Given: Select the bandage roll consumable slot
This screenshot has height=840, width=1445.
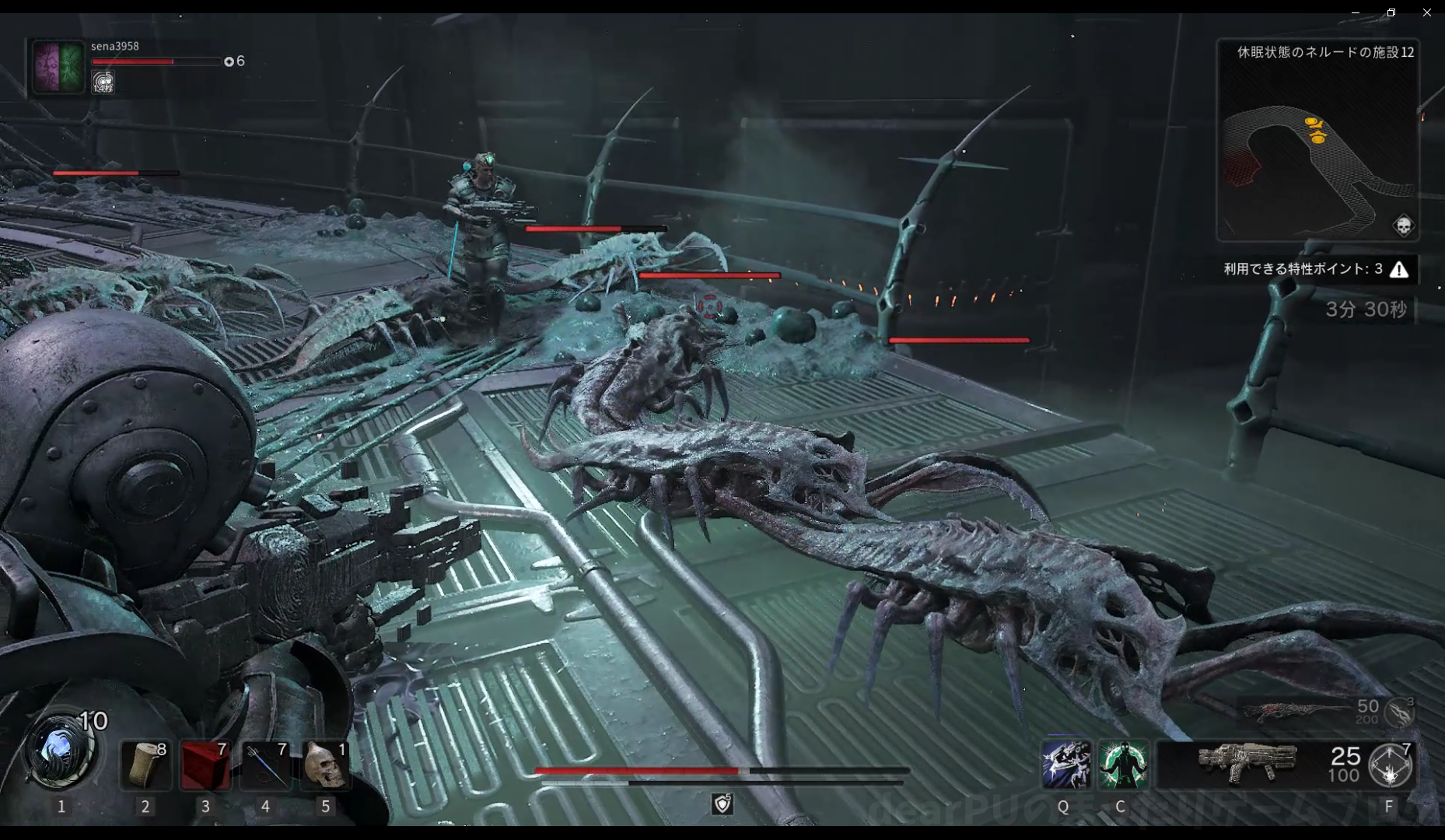Looking at the screenshot, I should coord(145,765).
